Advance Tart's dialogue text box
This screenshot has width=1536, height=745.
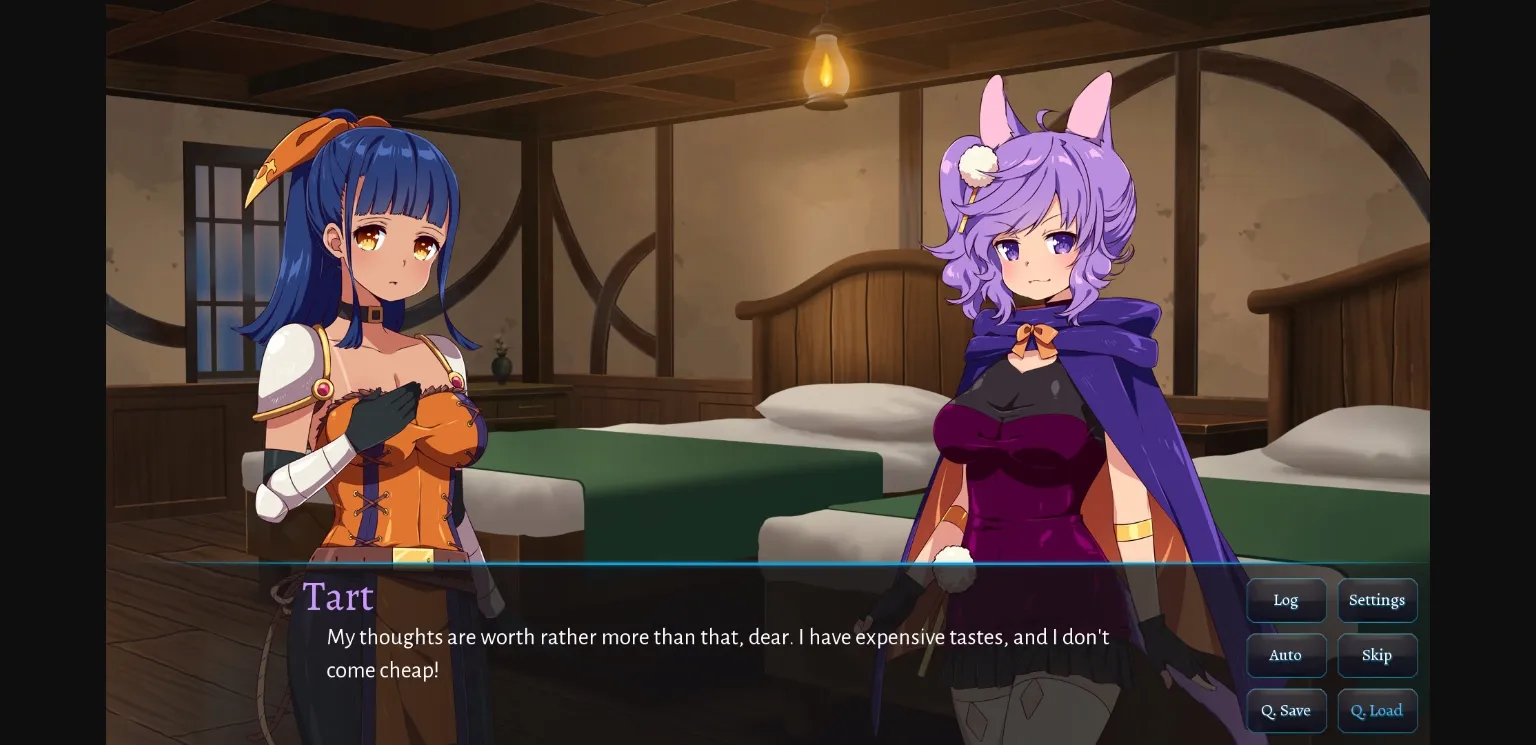(717, 654)
